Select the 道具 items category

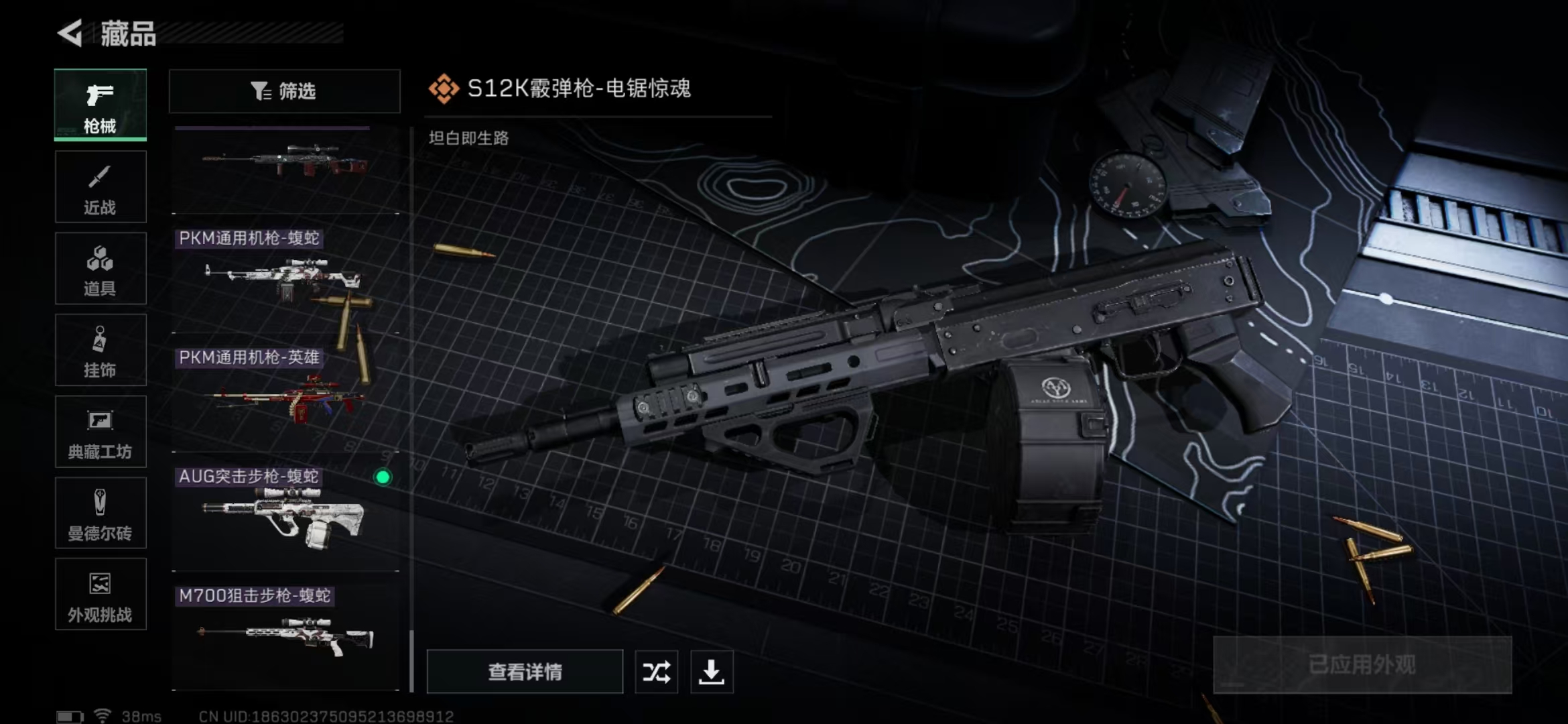click(x=101, y=269)
